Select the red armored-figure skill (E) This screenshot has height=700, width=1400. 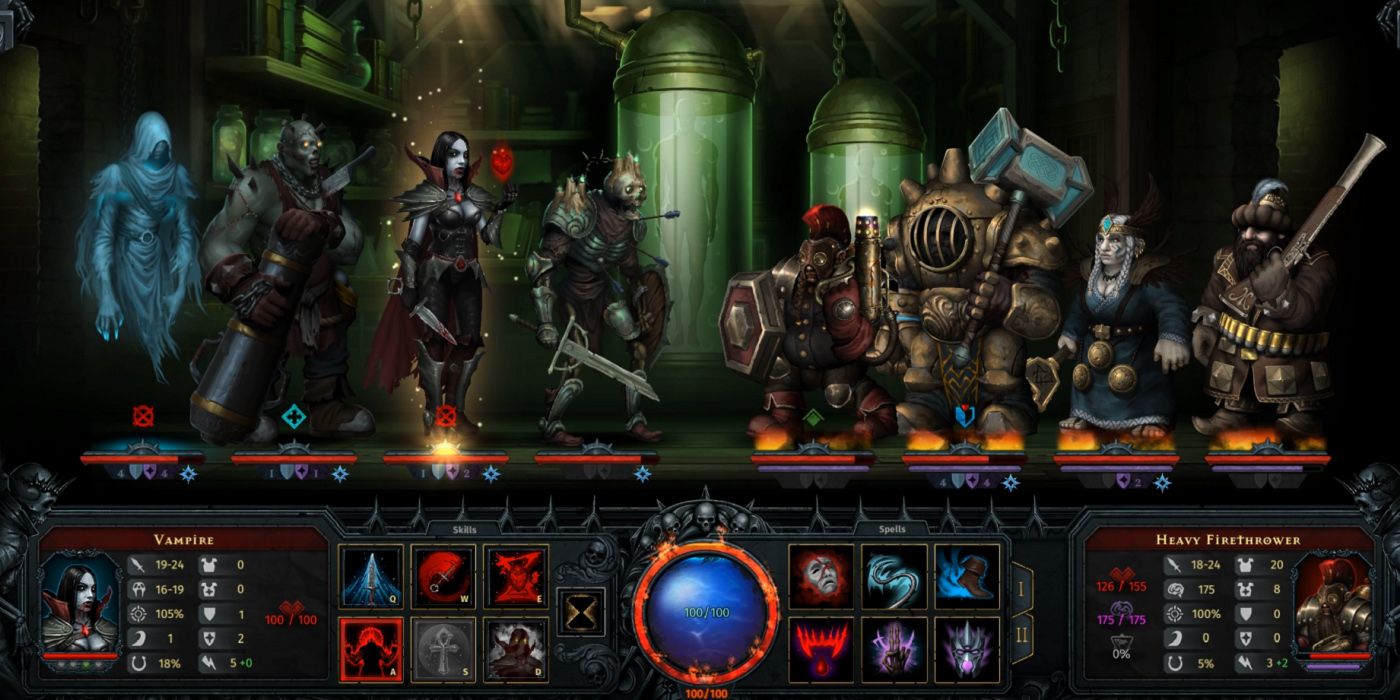coord(515,577)
